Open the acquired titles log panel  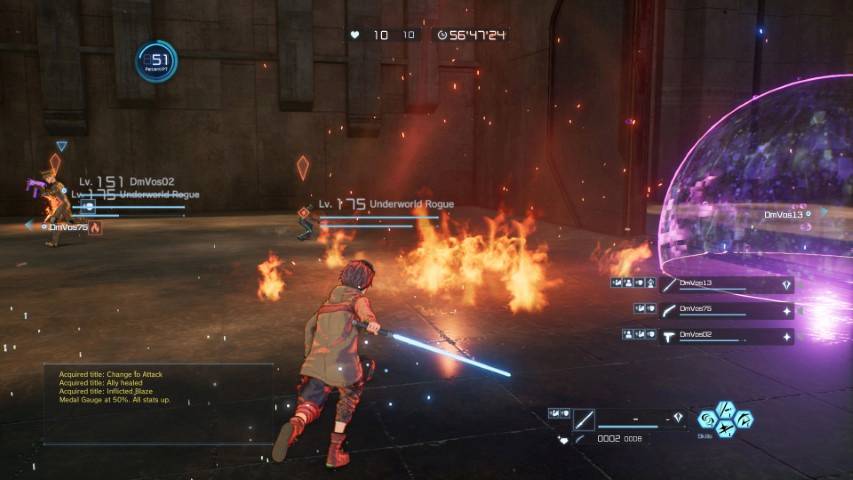point(158,402)
